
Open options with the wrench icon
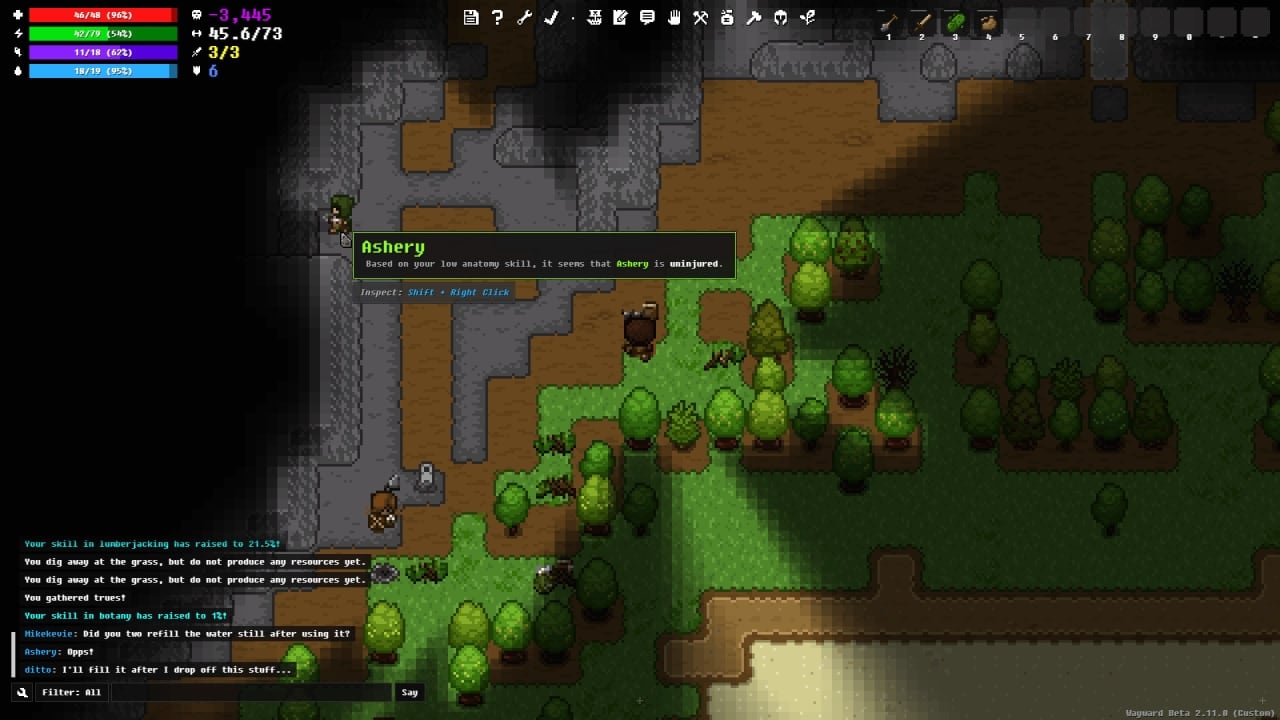click(524, 17)
